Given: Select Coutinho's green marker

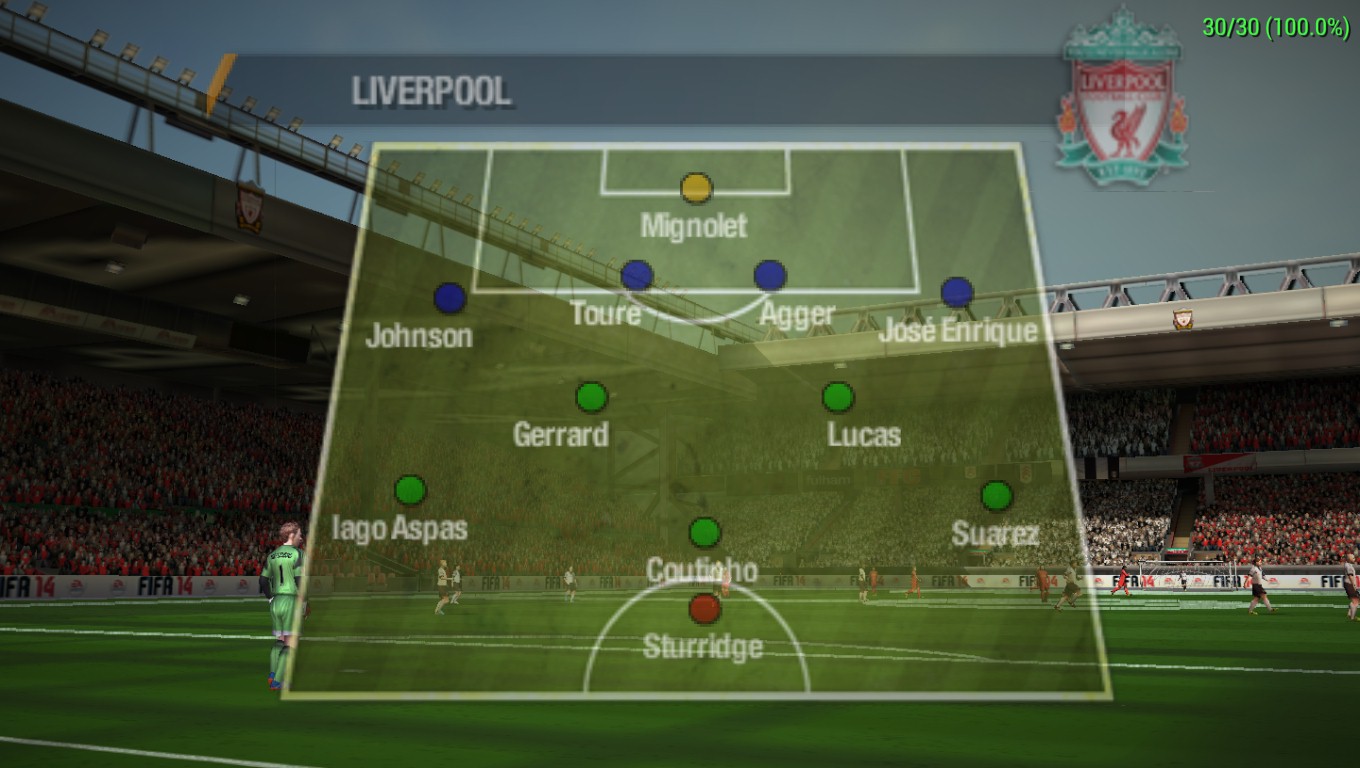Looking at the screenshot, I should pos(705,532).
